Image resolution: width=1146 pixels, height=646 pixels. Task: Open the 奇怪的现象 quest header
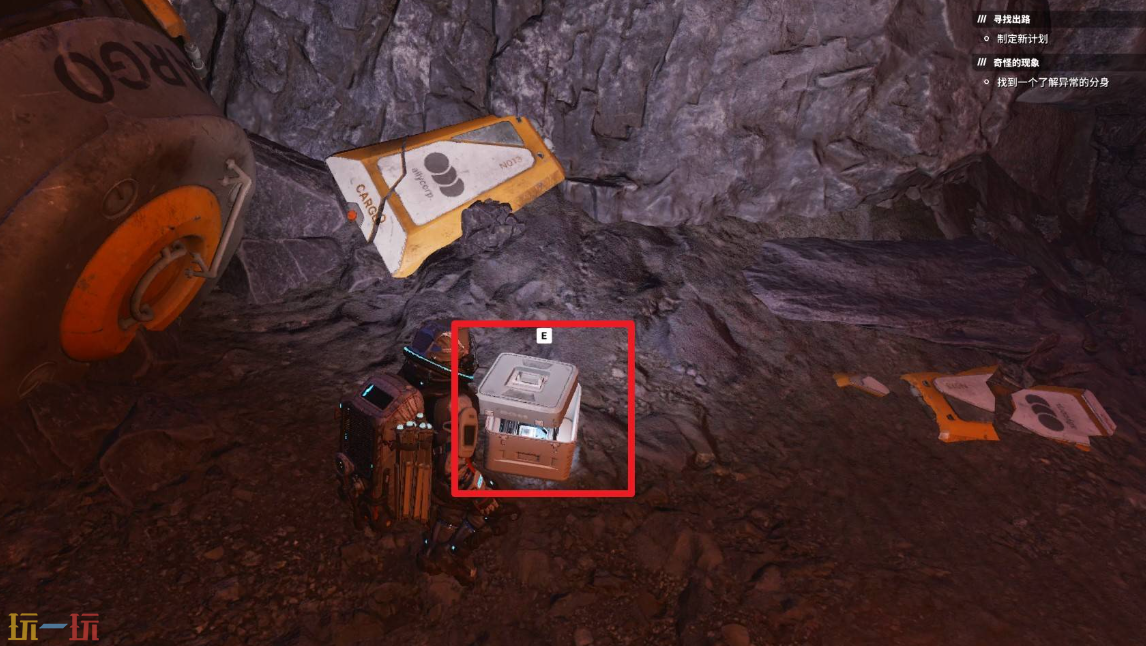1015,62
